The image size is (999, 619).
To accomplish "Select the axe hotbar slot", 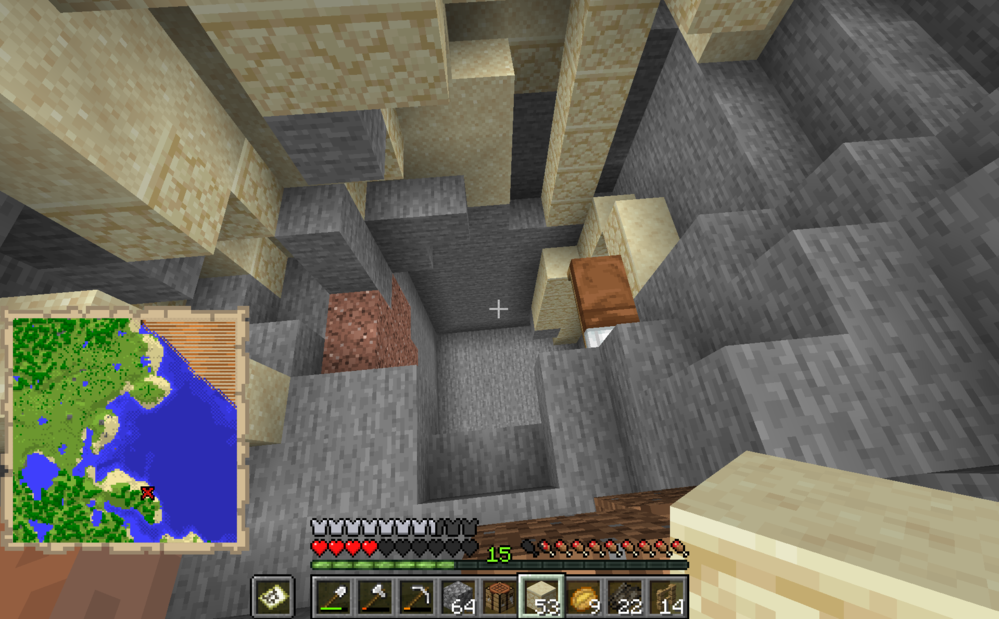I will click(375, 597).
